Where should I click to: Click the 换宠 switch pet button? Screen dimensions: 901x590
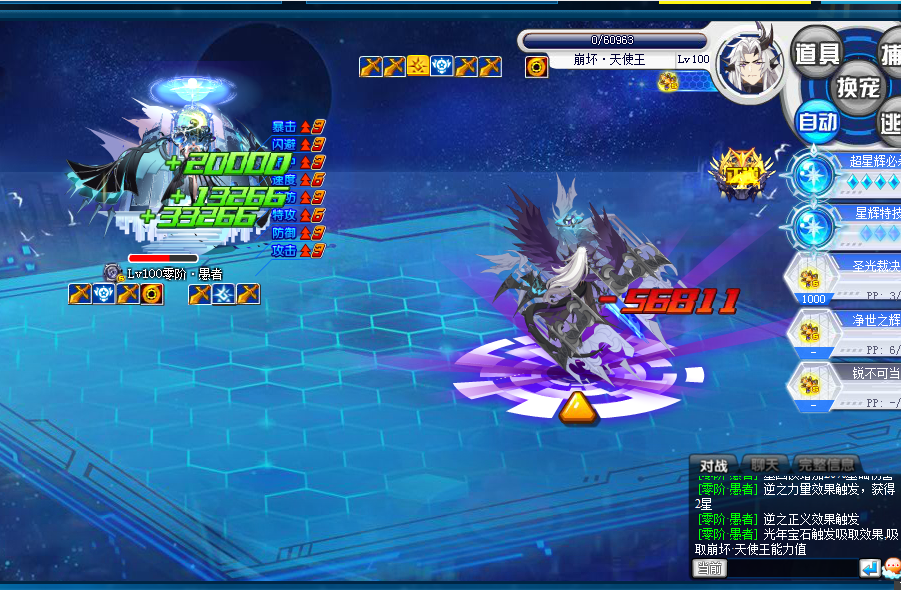coord(858,86)
